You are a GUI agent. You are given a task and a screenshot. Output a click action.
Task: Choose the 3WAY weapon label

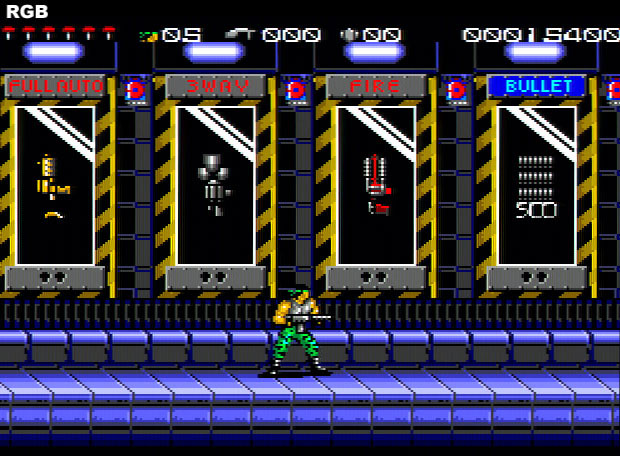[x=216, y=87]
